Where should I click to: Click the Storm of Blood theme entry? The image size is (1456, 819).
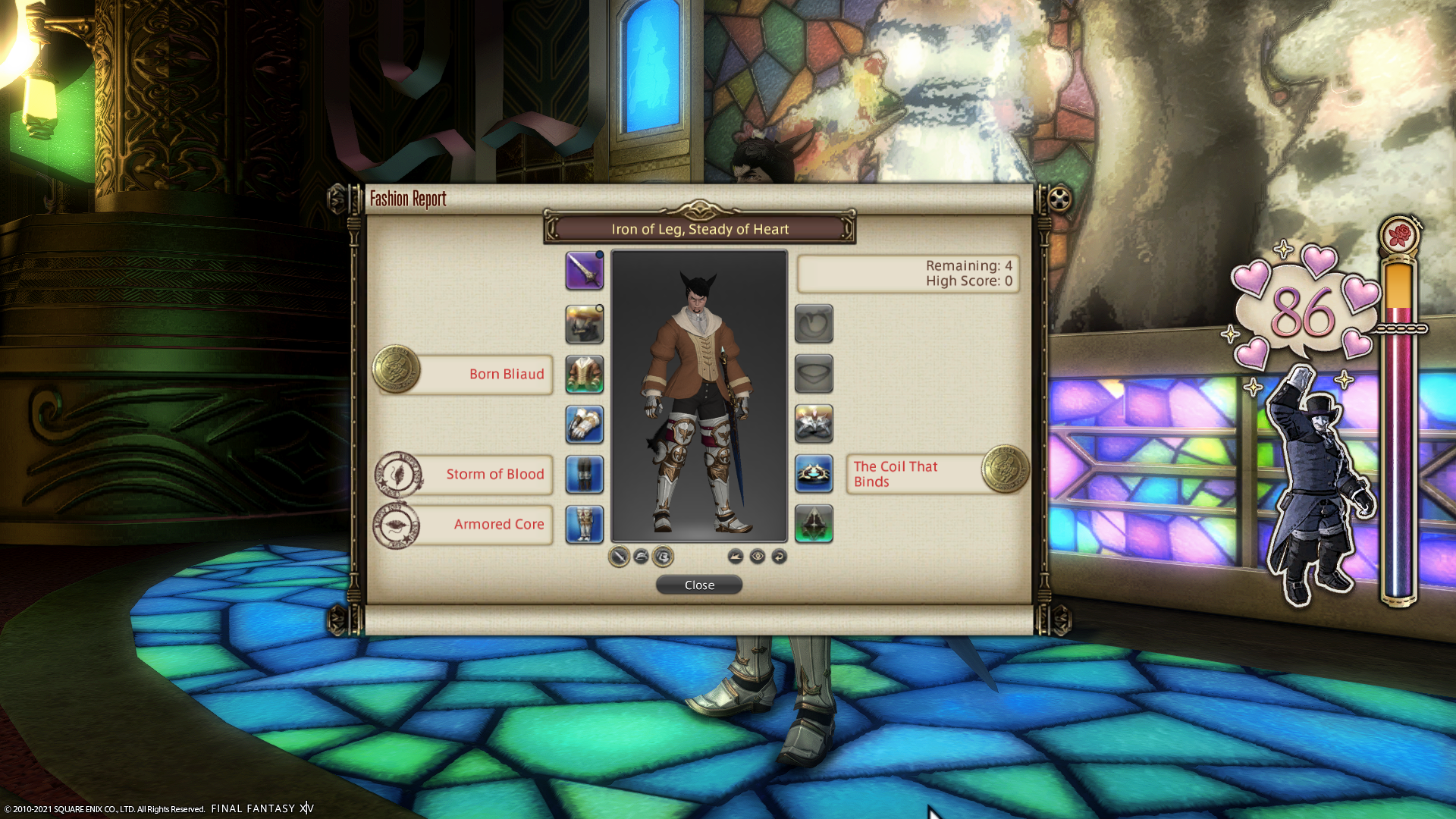[x=485, y=474]
